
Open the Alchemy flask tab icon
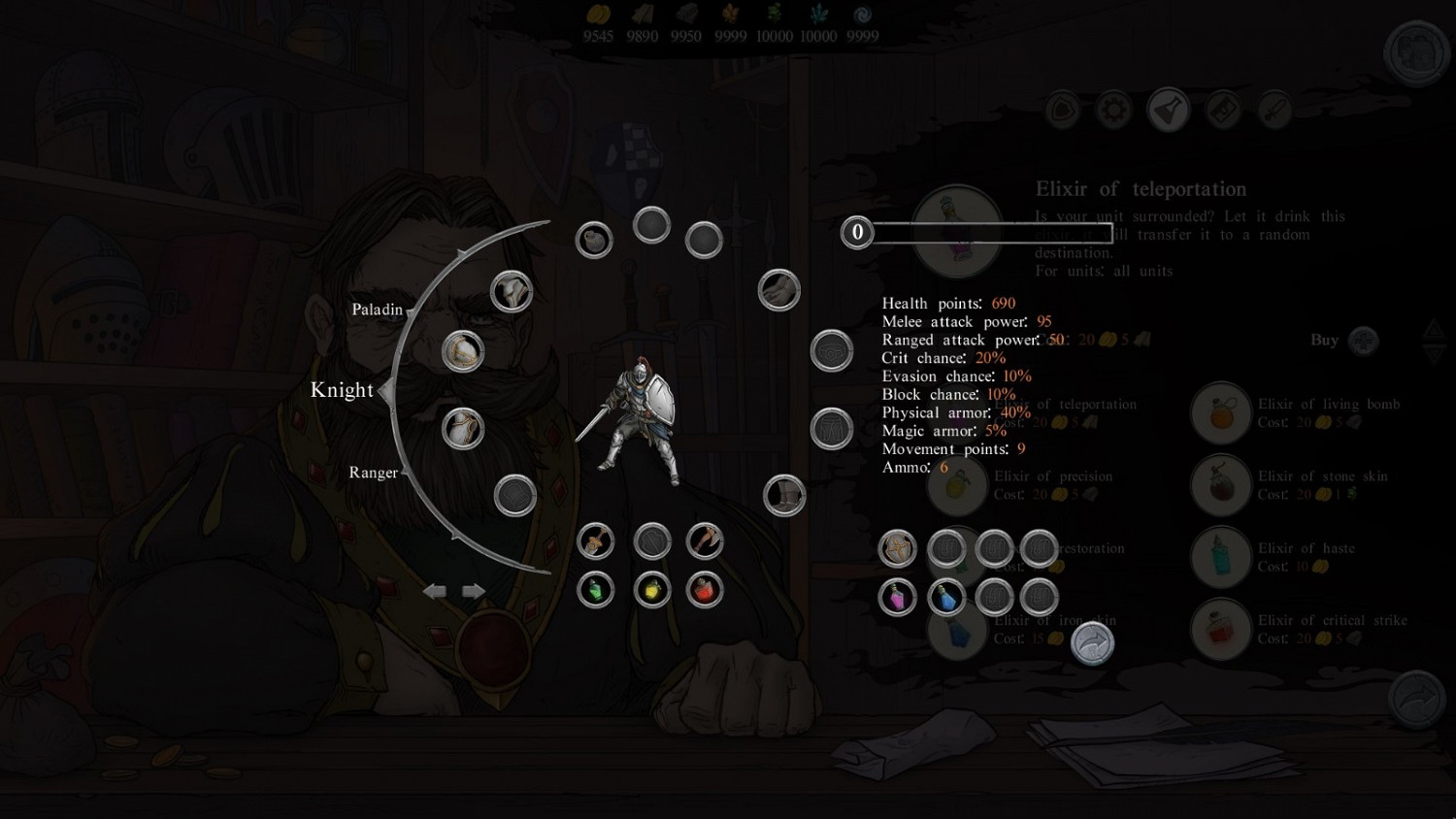pos(1168,110)
